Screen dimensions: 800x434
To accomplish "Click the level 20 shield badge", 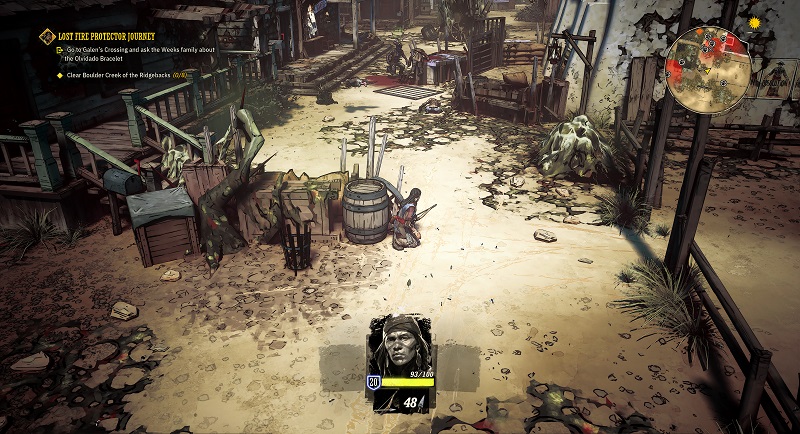I will 373,382.
